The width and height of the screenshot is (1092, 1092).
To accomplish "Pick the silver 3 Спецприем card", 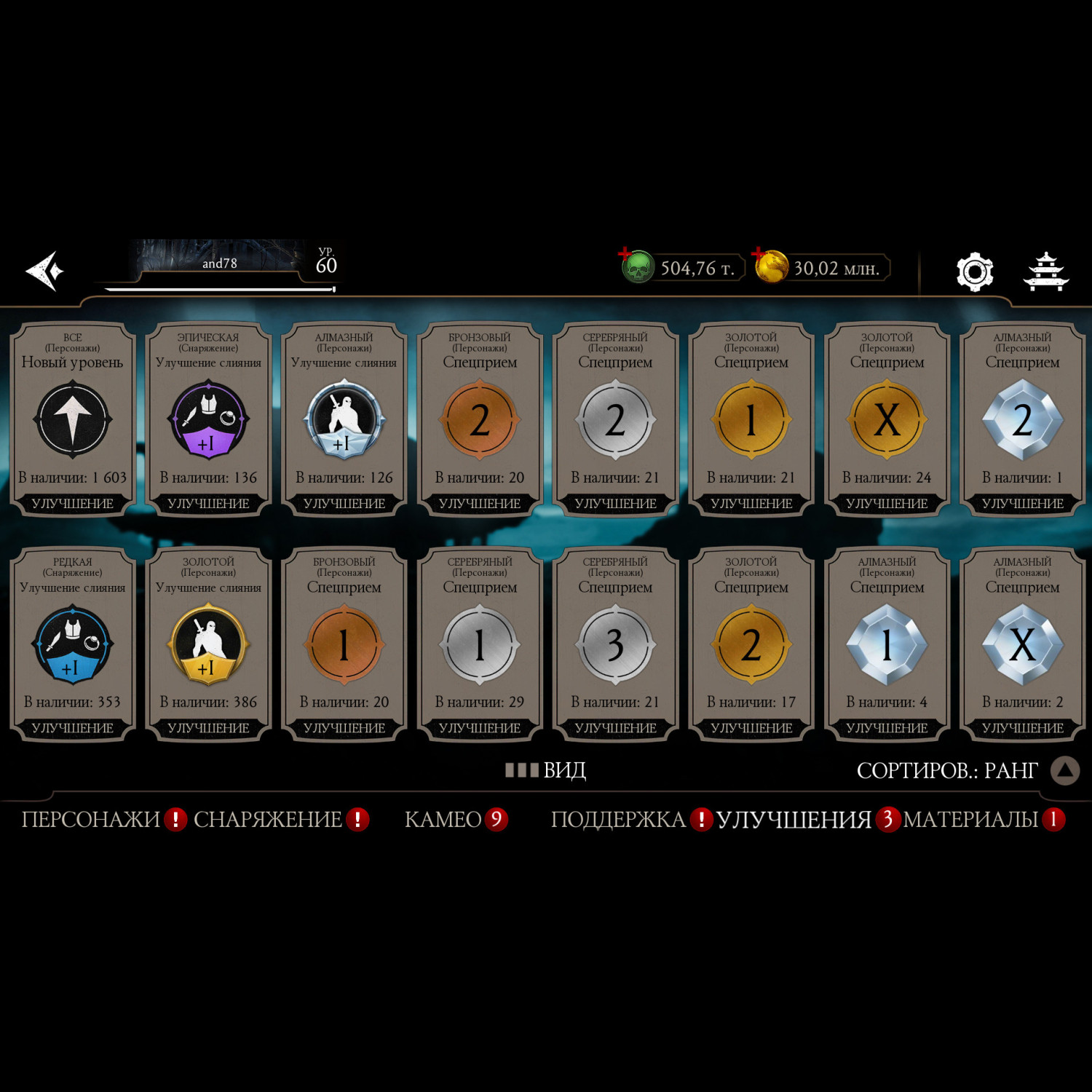I will (x=615, y=645).
